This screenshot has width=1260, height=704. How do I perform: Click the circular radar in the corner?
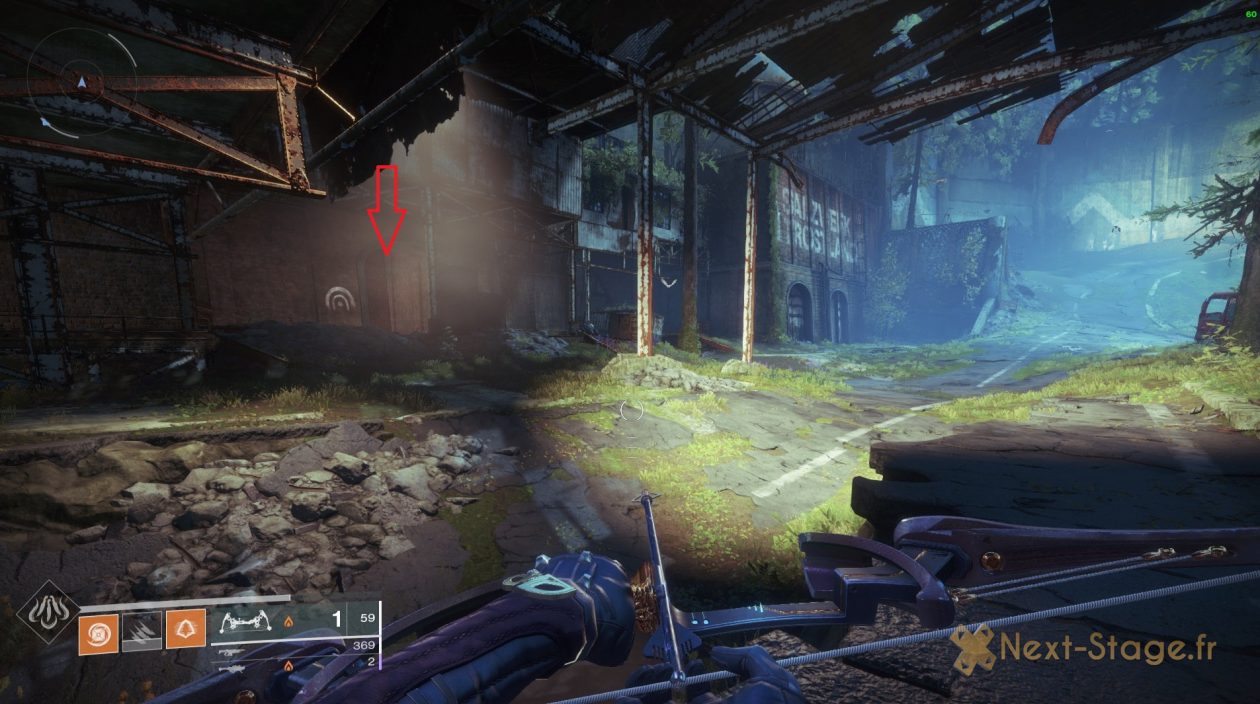[82, 81]
